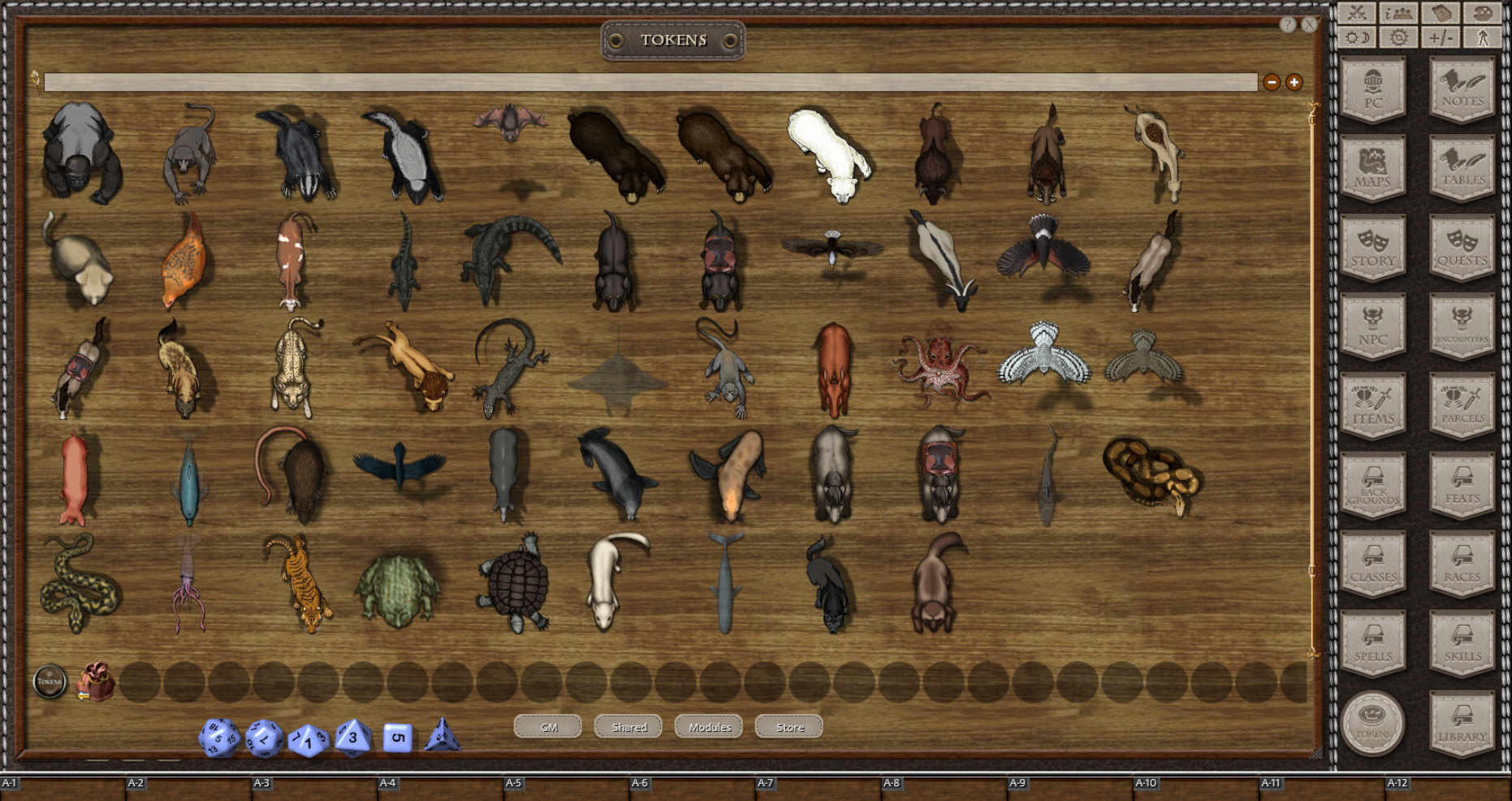Select the pointer tool icon
Image resolution: width=1512 pixels, height=801 pixels.
[x=1483, y=39]
